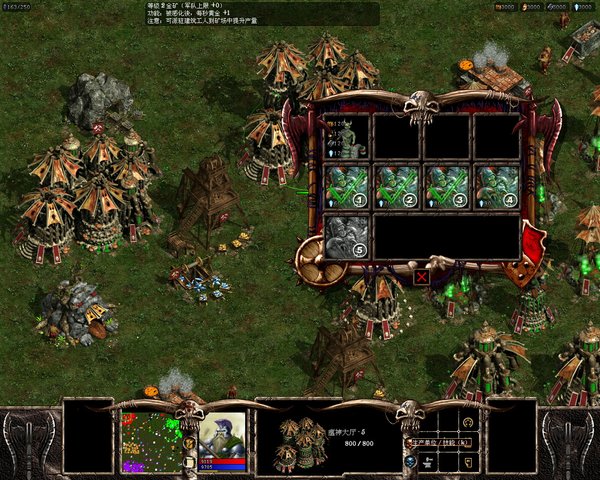
Task: Choose the unchecked upgrade numbered 4
Action: pos(496,187)
